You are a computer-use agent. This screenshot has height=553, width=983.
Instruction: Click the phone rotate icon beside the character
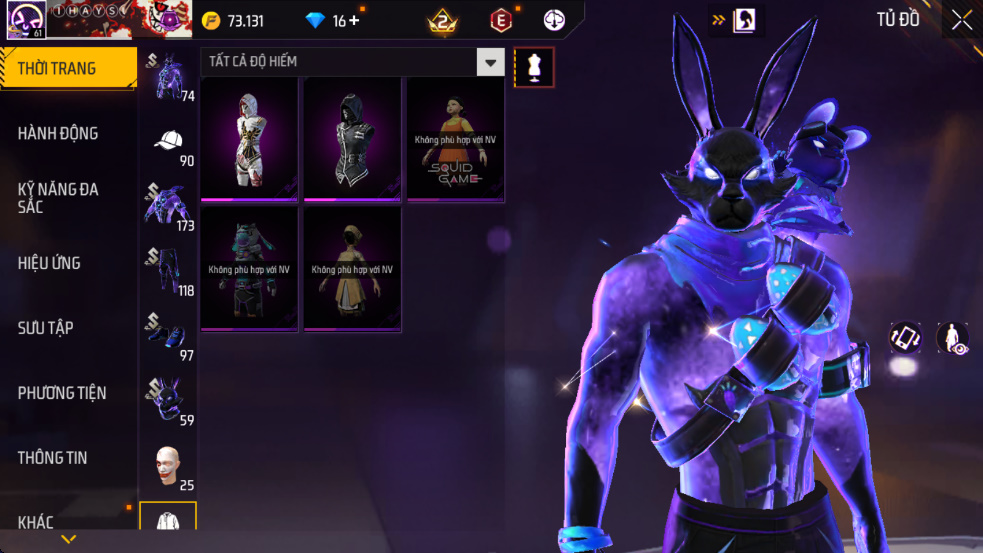tap(906, 338)
